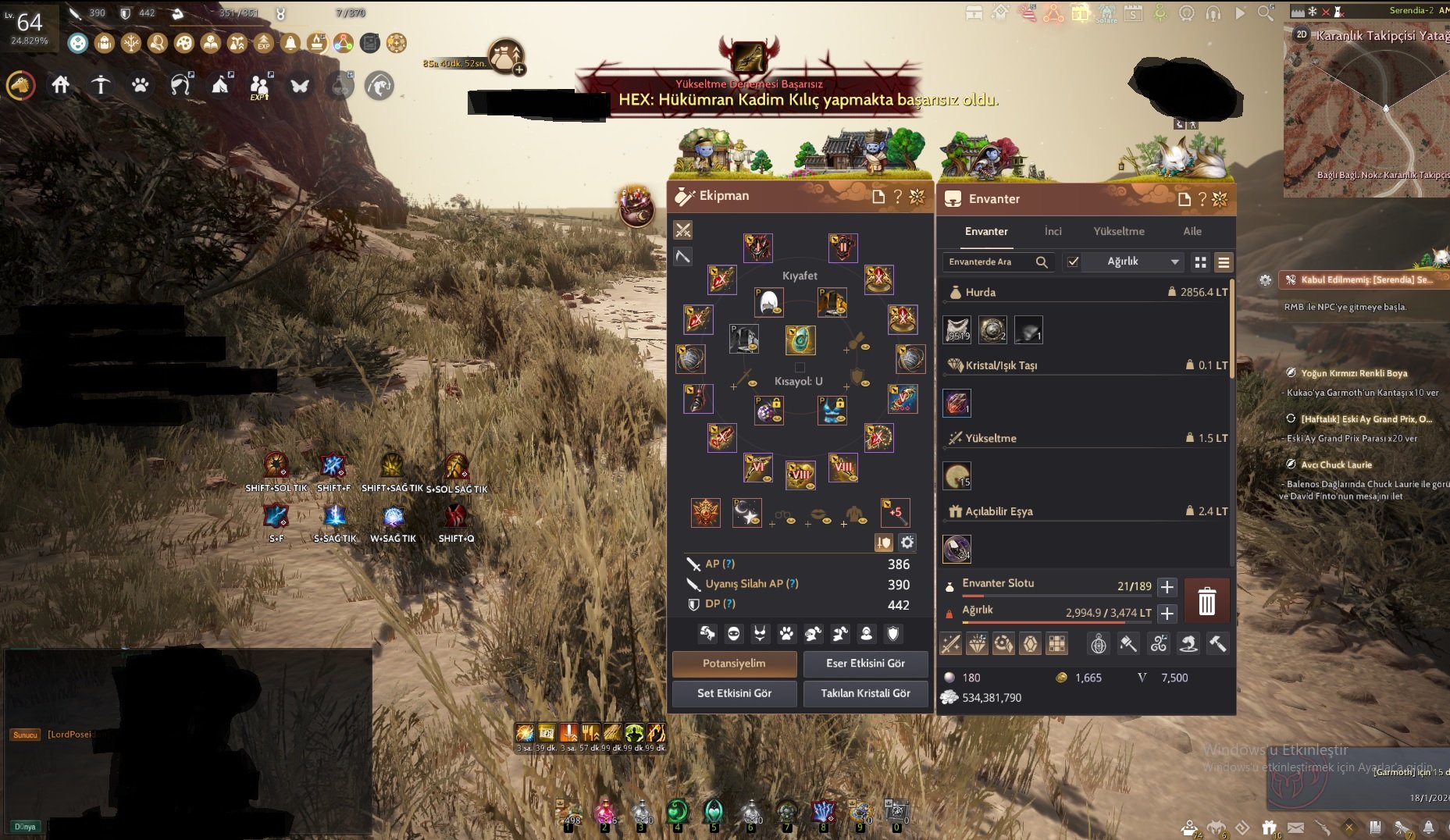The width and height of the screenshot is (1450, 840).
Task: Switch to the İnci tab
Action: 1053,231
